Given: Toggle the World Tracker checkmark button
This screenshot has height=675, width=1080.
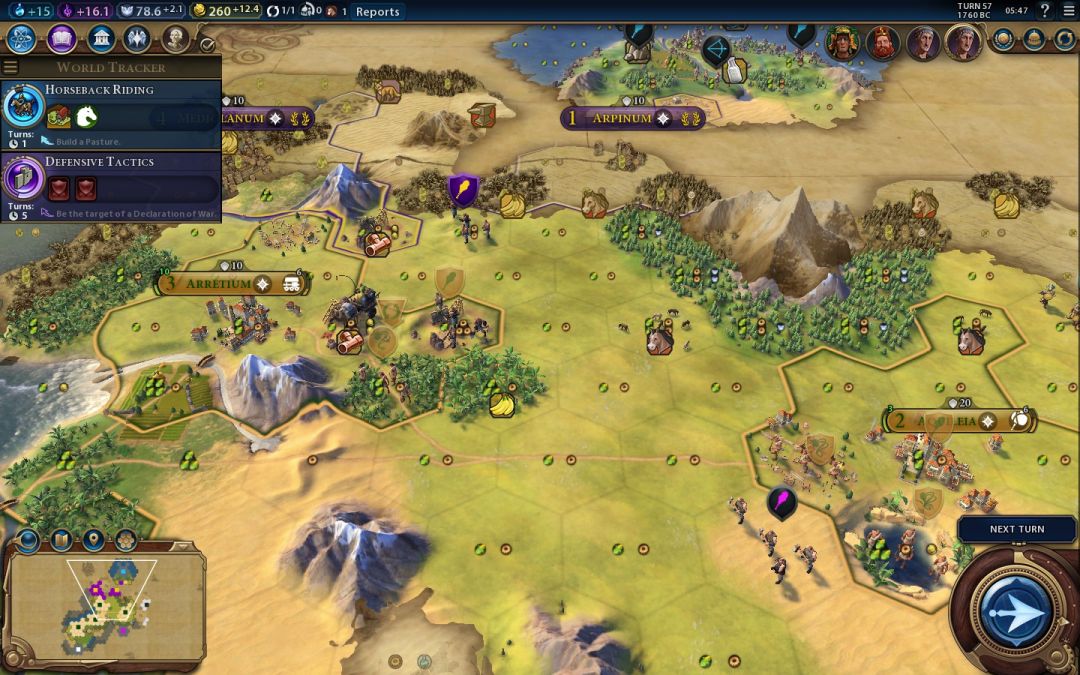Looking at the screenshot, I should tap(208, 44).
